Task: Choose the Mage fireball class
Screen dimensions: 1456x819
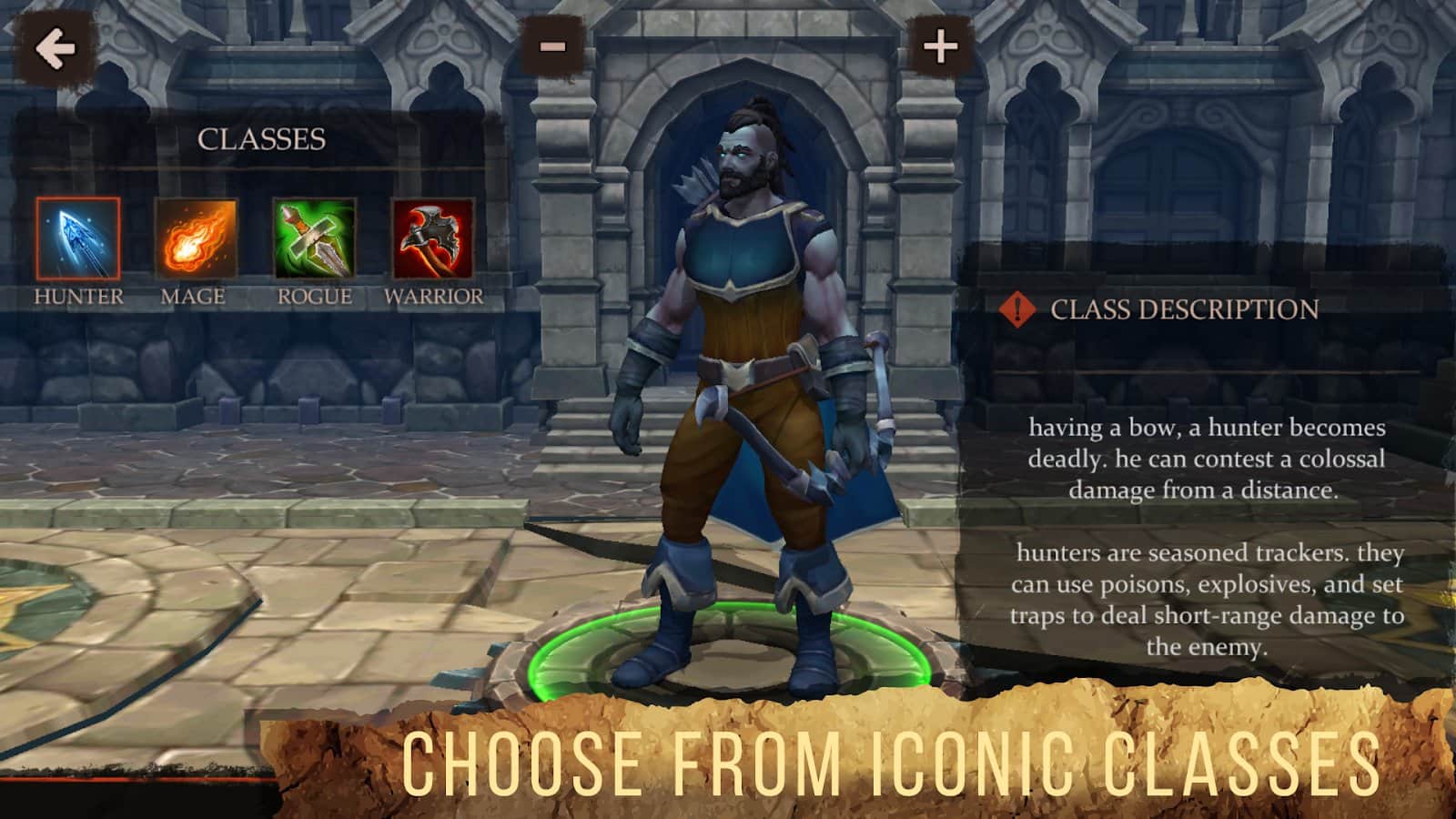Action: (196, 239)
